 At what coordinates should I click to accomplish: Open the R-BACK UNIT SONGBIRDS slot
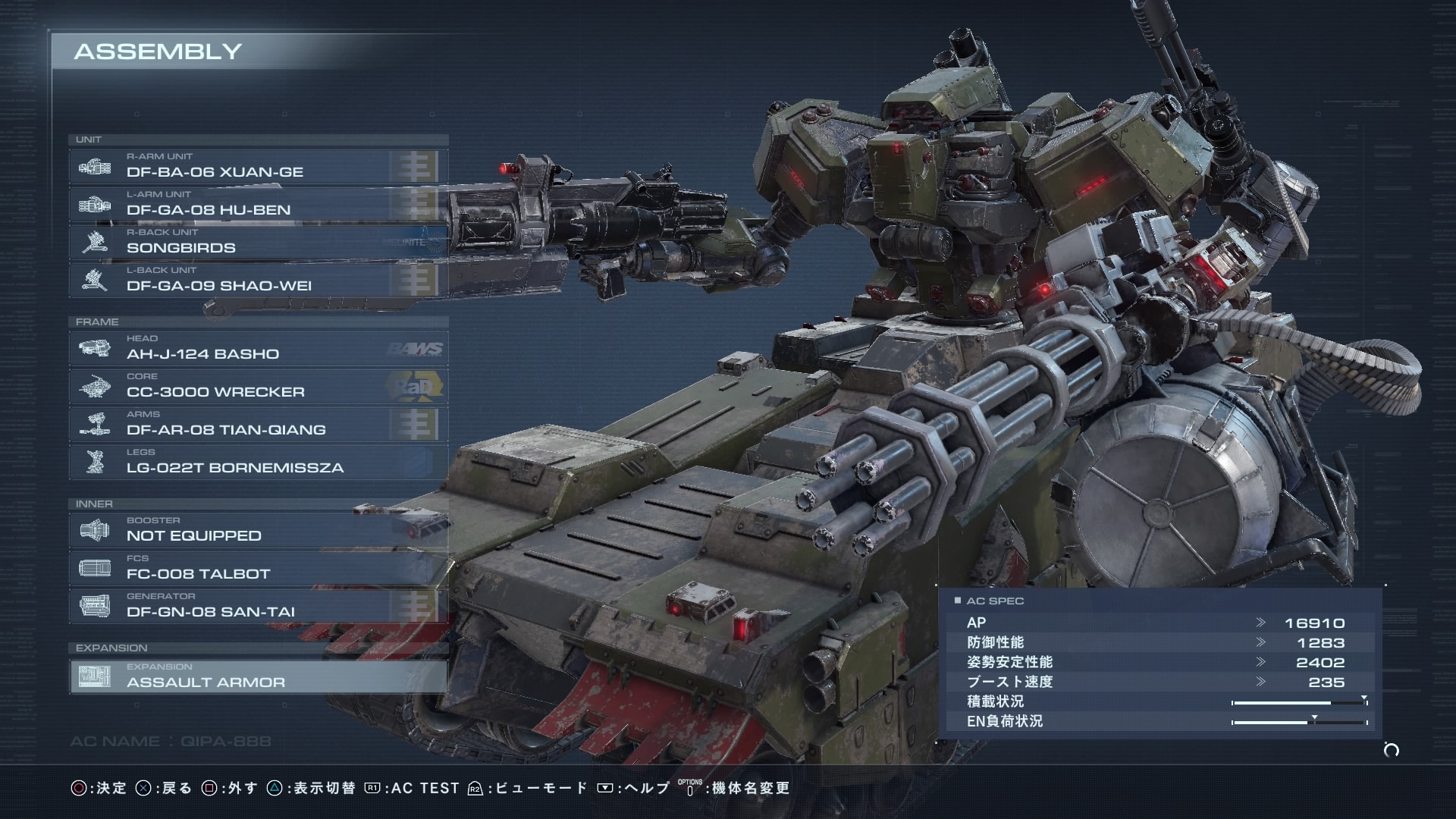tap(258, 242)
